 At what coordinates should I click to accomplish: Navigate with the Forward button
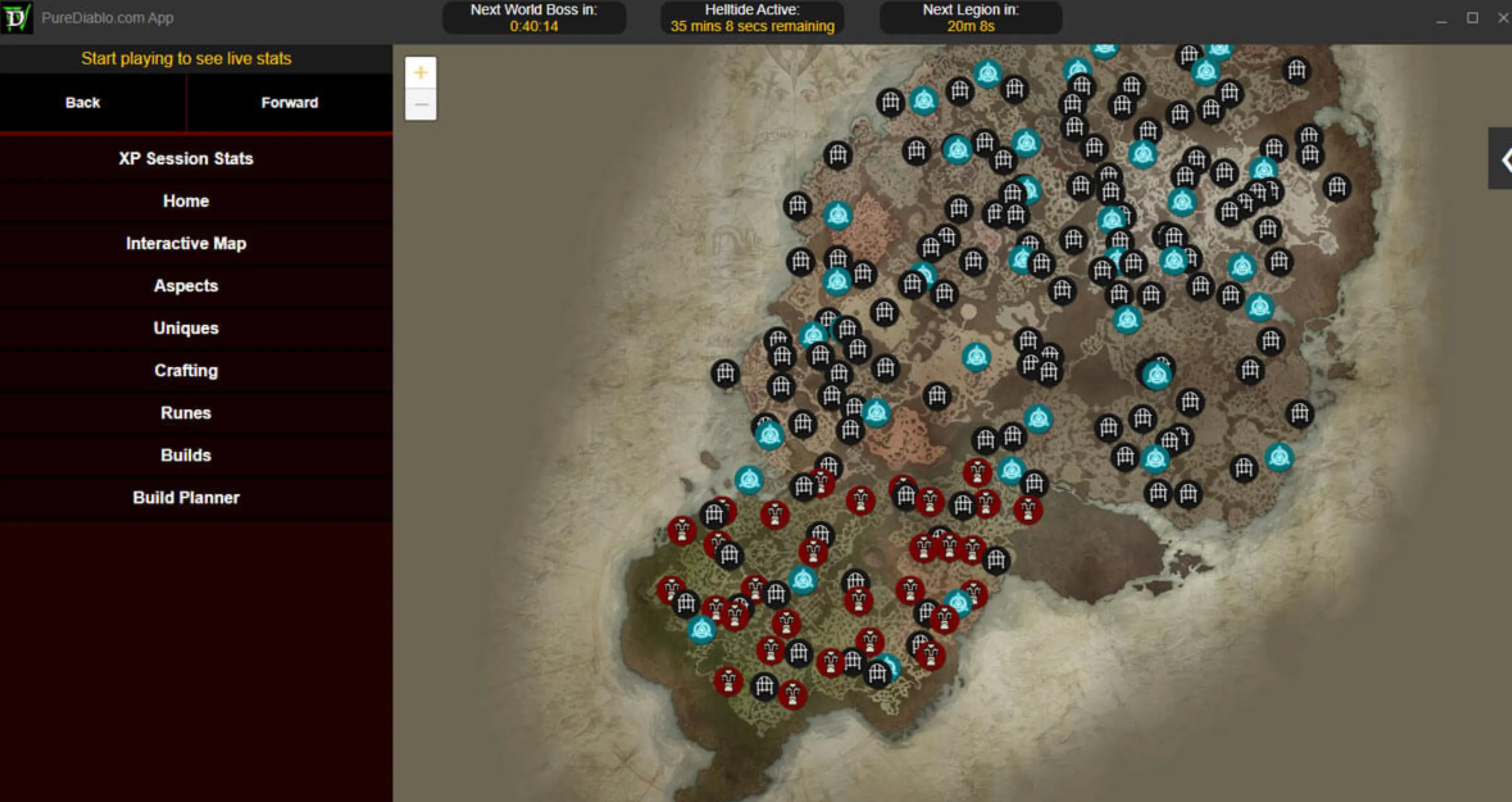click(x=290, y=103)
